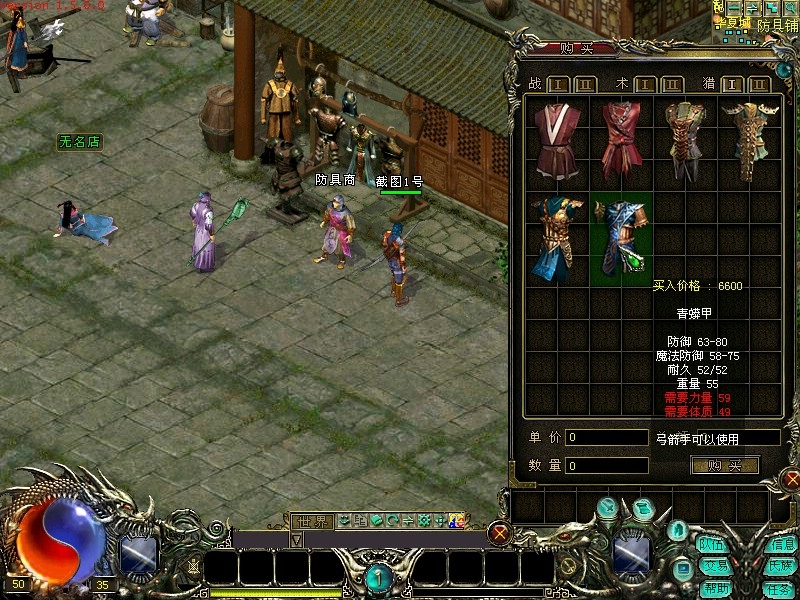The width and height of the screenshot is (800, 600).
Task: Close the shop panel with red X
Action: (x=791, y=480)
